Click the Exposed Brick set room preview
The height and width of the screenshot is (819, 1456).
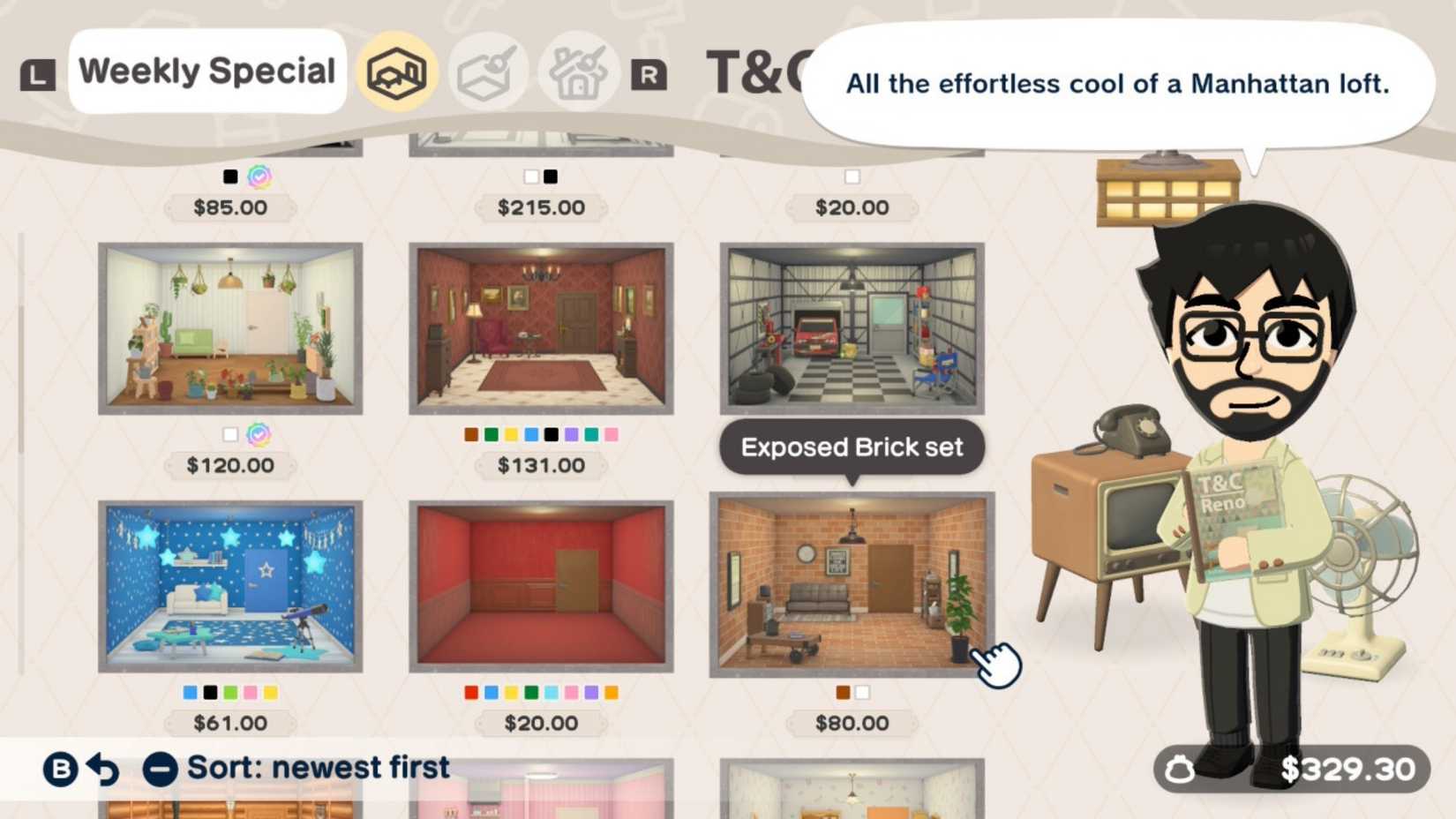pyautogui.click(x=852, y=584)
